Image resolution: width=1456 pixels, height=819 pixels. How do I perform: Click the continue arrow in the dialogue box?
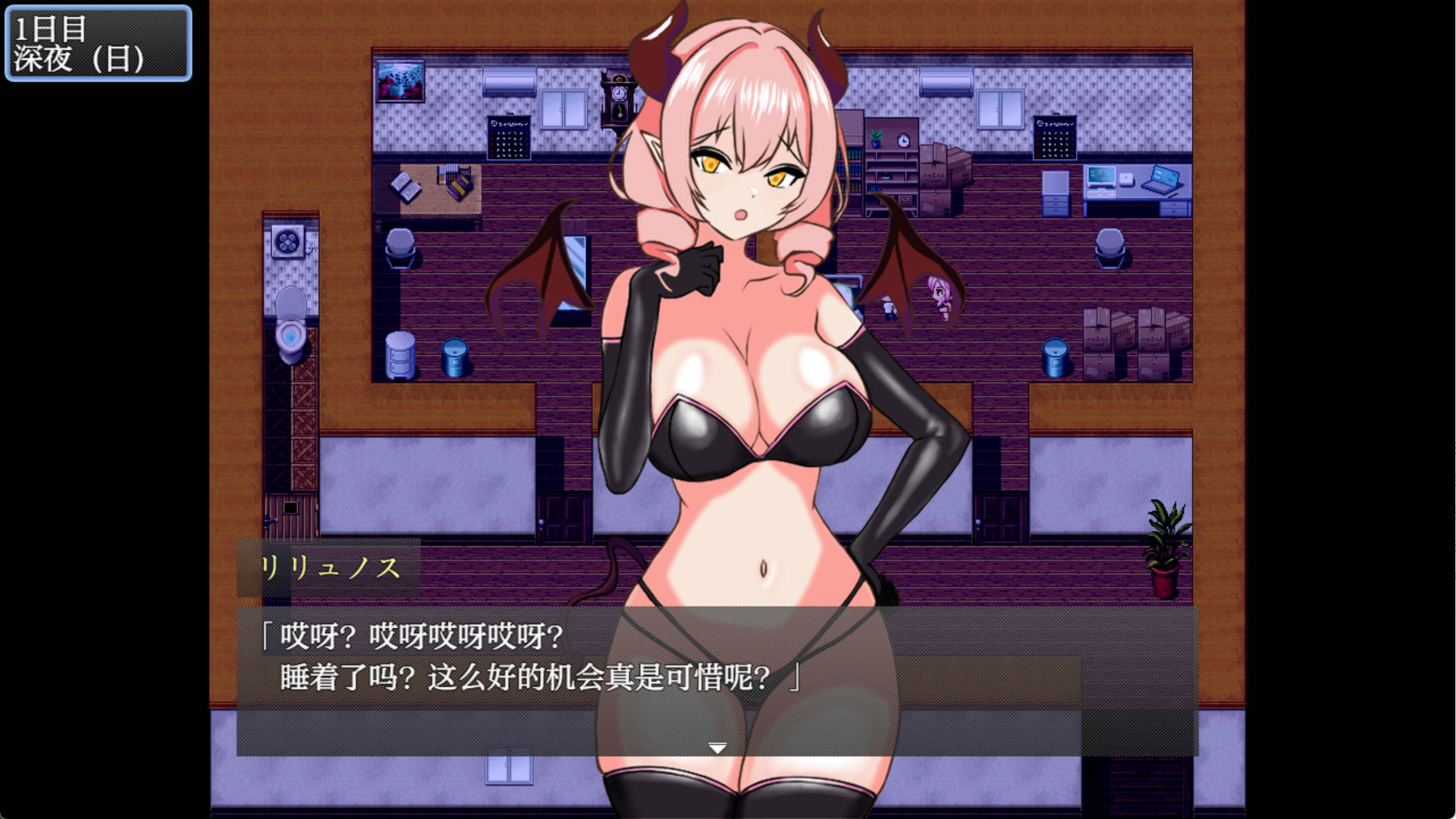tap(716, 746)
